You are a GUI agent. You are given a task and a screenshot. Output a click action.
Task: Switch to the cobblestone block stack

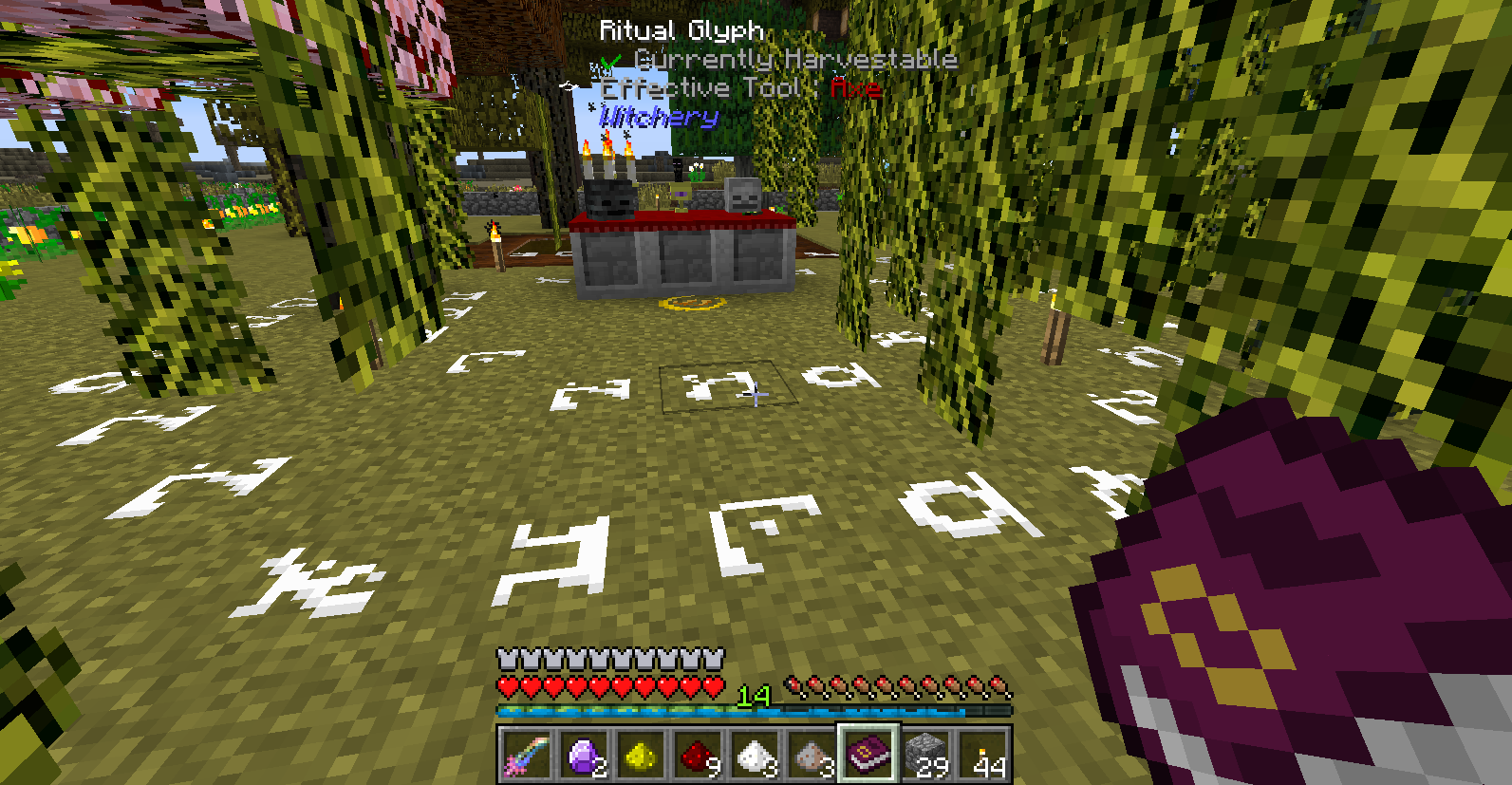tap(925, 756)
